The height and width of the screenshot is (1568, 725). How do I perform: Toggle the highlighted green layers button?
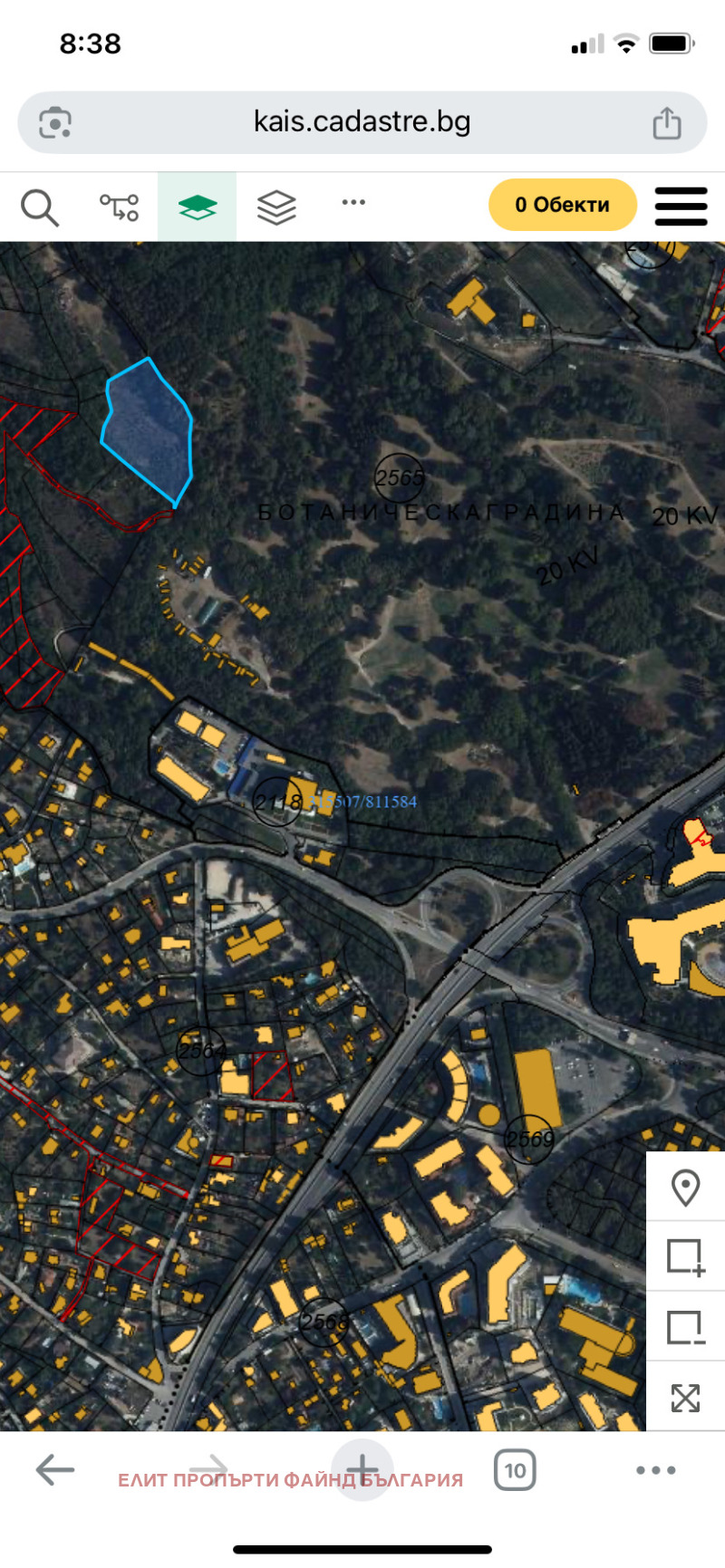[x=198, y=207]
